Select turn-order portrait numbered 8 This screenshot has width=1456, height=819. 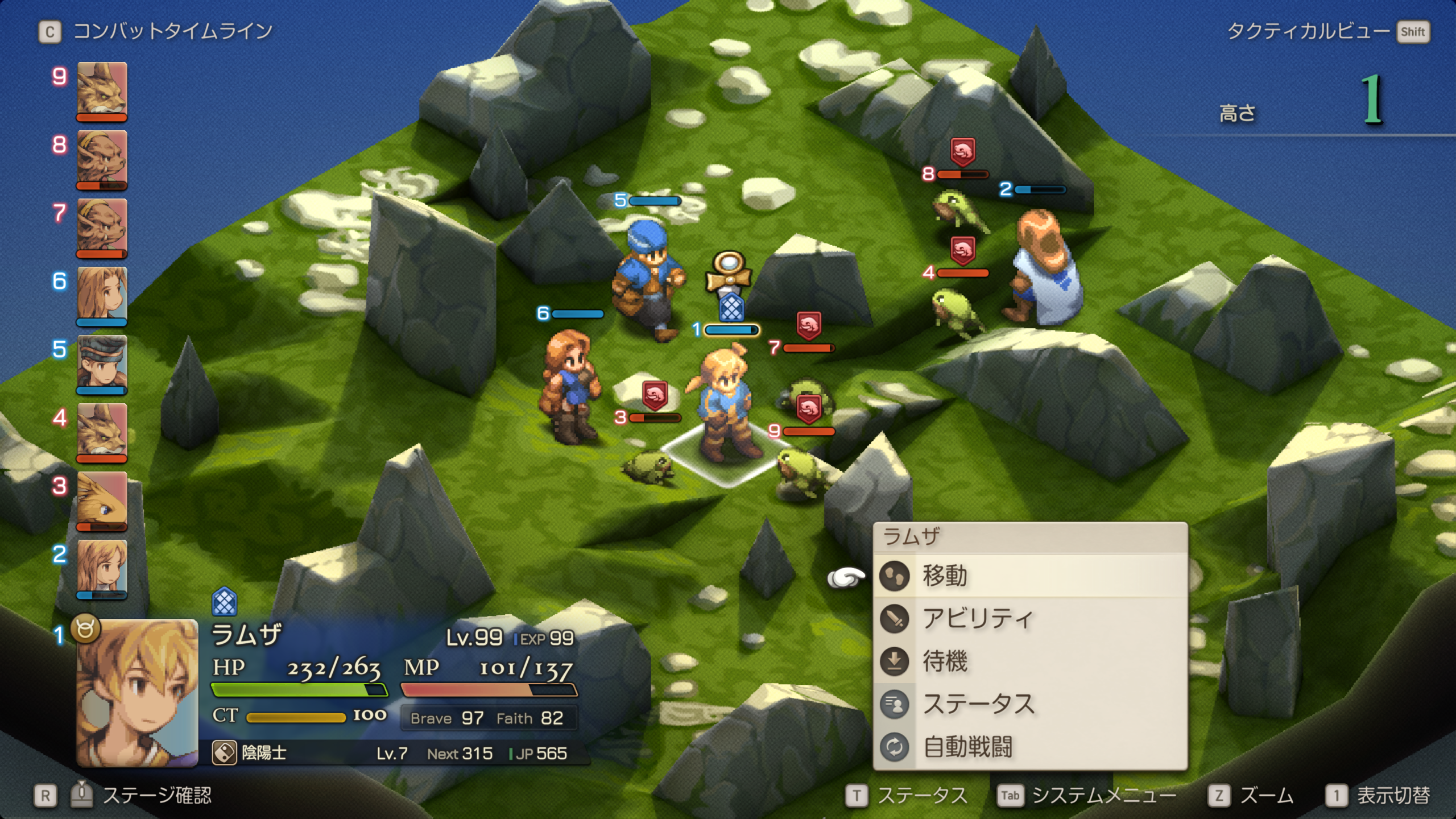pyautogui.click(x=102, y=158)
